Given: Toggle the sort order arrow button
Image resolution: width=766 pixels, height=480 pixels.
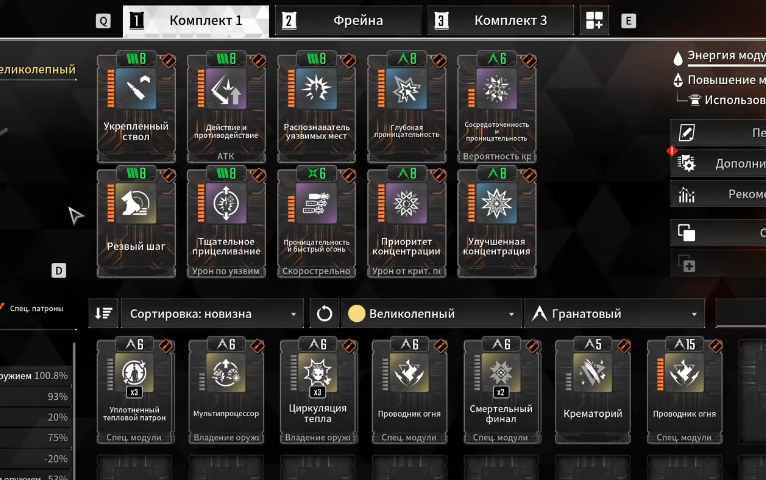Looking at the screenshot, I should 103,313.
